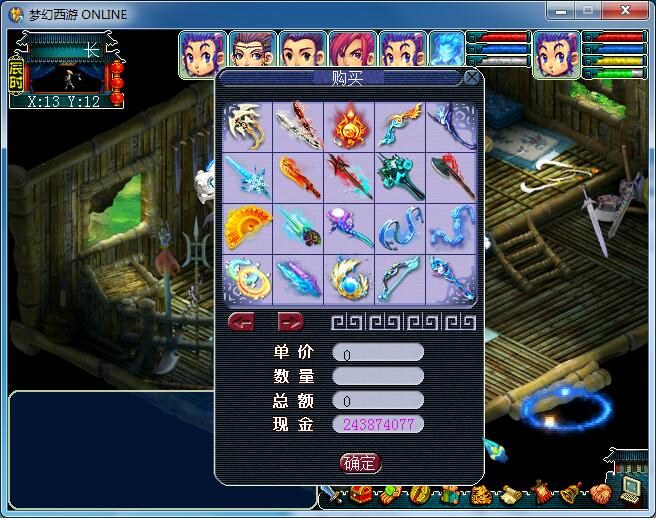Select the golden ring weapon item
The width and height of the screenshot is (656, 518).
[x=247, y=279]
